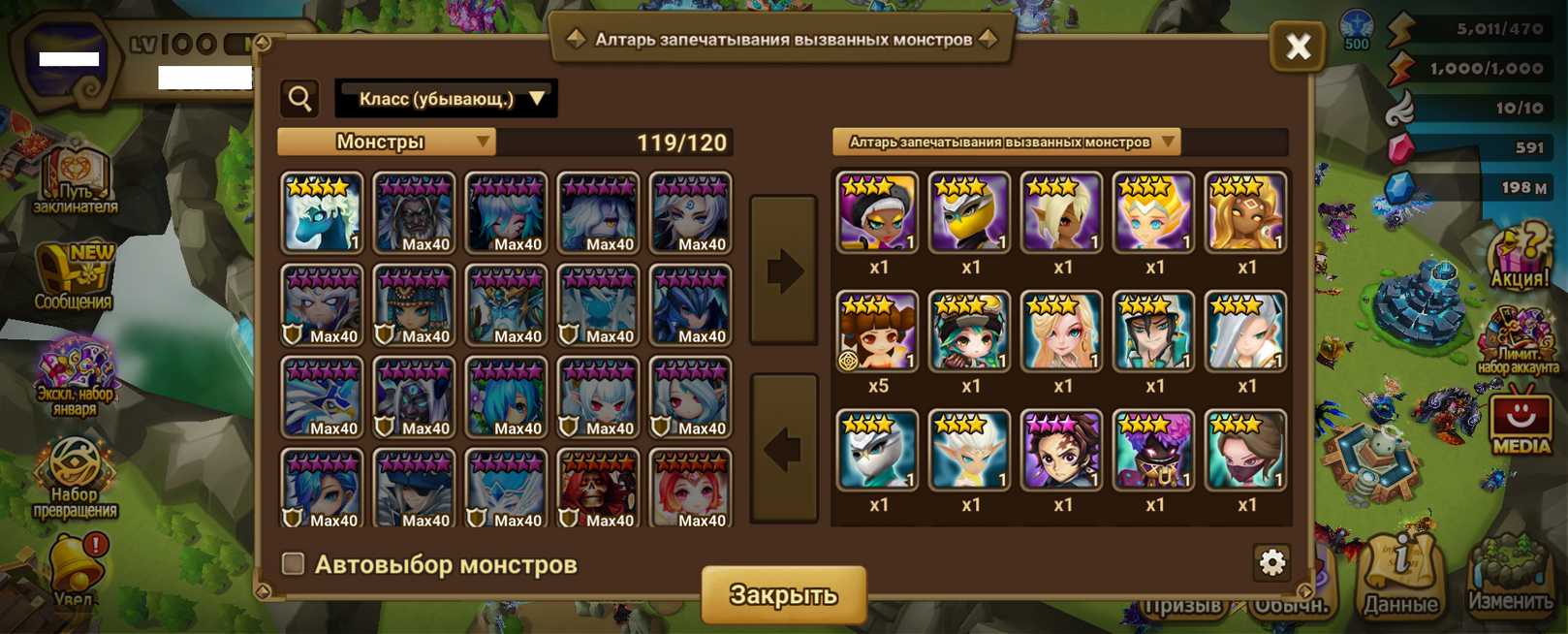The image size is (1568, 634).
Task: Select the purple-hat gold-mask monster in altar
Action: pos(1153,451)
